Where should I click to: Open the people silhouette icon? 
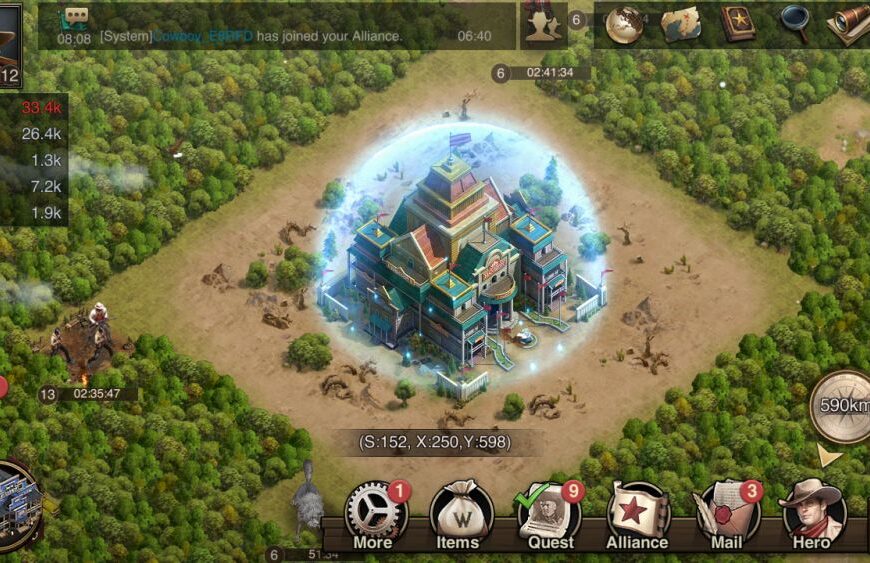click(x=543, y=24)
